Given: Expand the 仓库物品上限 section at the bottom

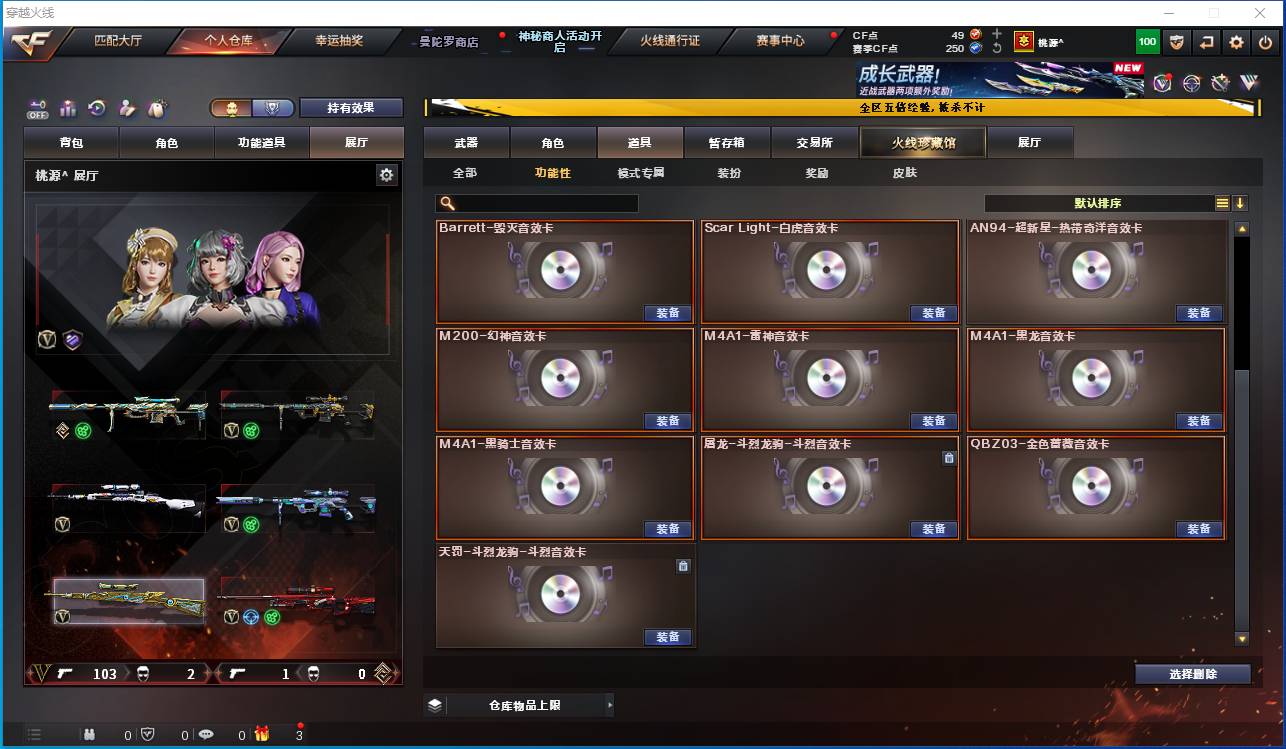Looking at the screenshot, I should click(520, 705).
